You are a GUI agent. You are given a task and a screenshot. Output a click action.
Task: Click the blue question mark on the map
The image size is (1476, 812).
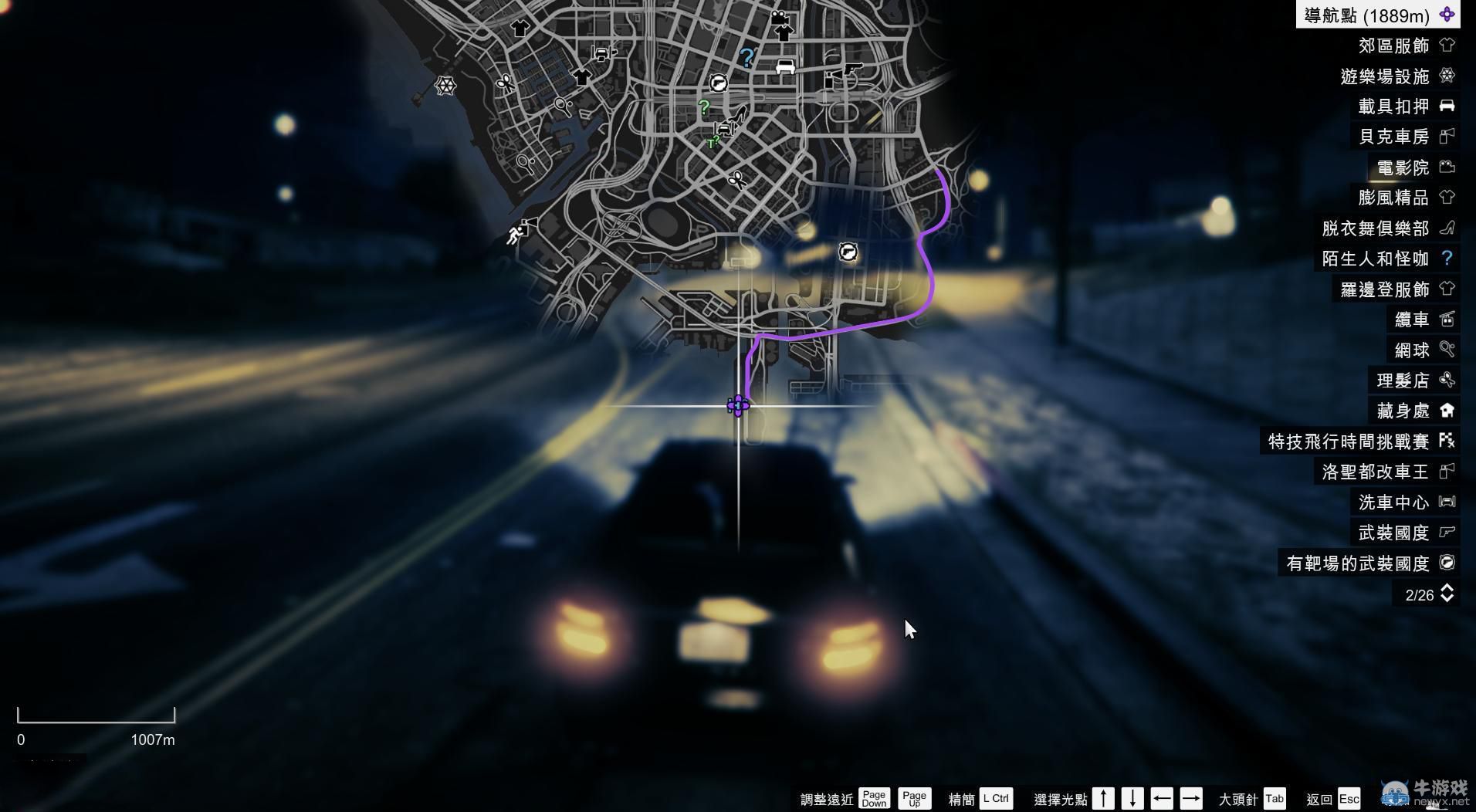pyautogui.click(x=746, y=56)
